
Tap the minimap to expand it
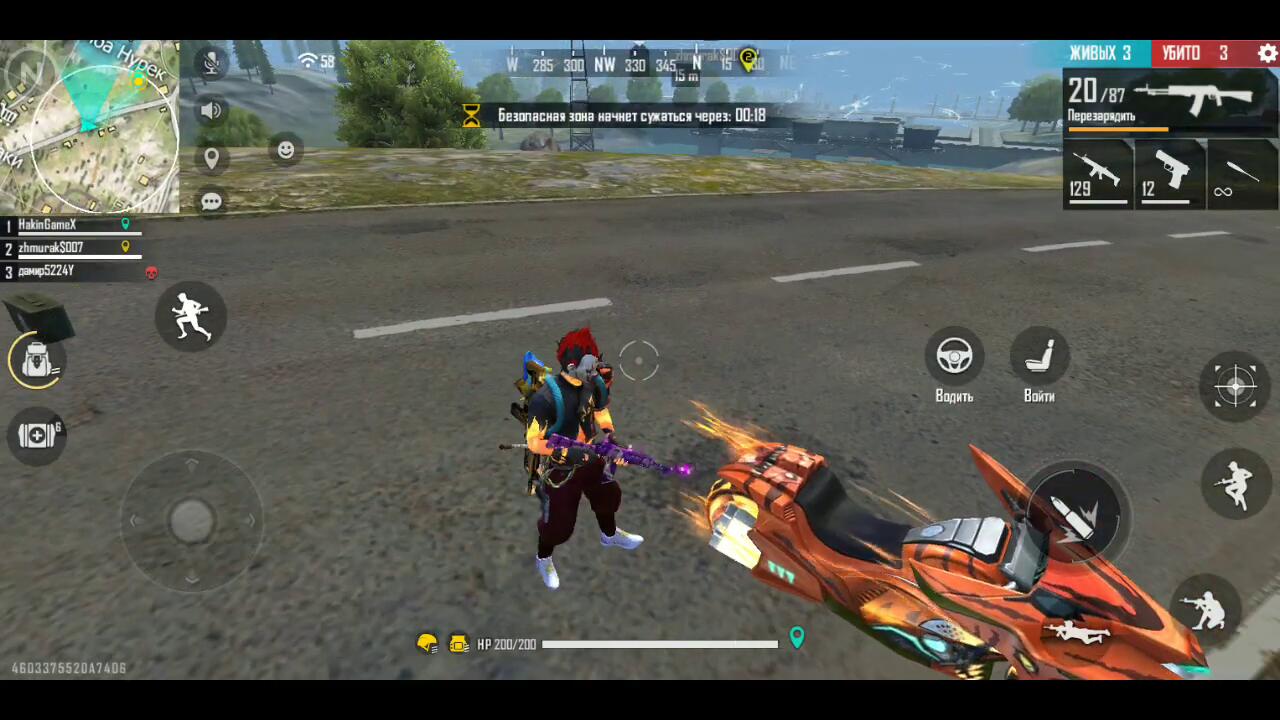[x=90, y=126]
